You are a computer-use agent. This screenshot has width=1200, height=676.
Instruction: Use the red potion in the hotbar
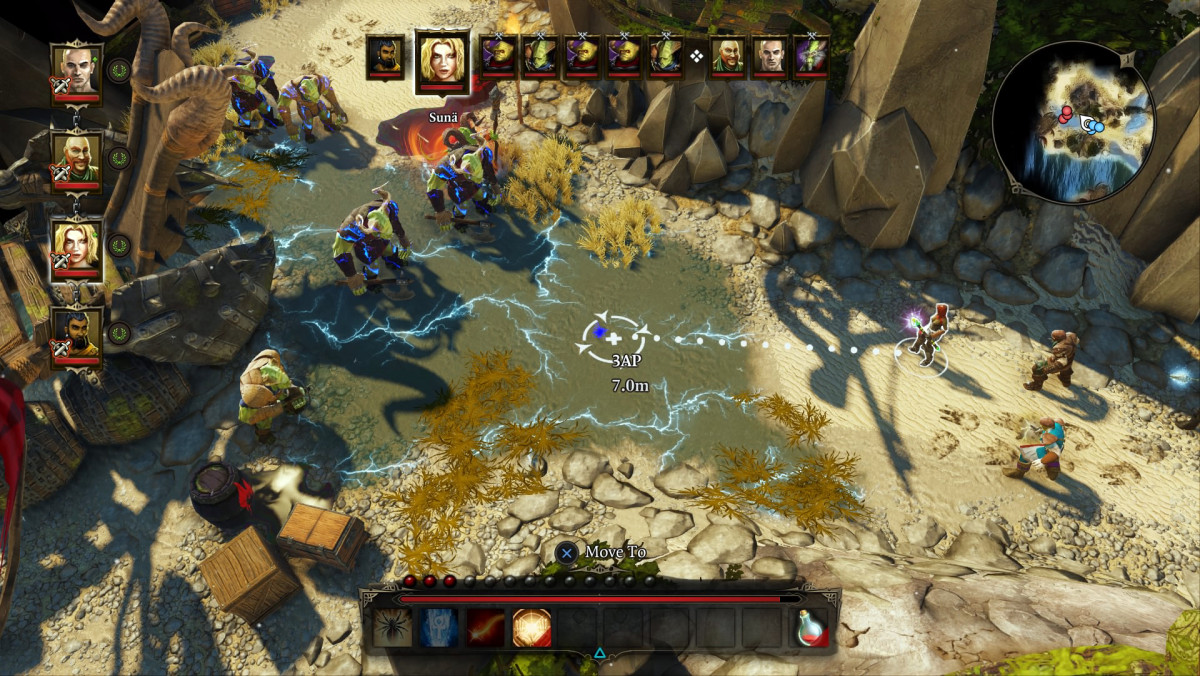(811, 627)
